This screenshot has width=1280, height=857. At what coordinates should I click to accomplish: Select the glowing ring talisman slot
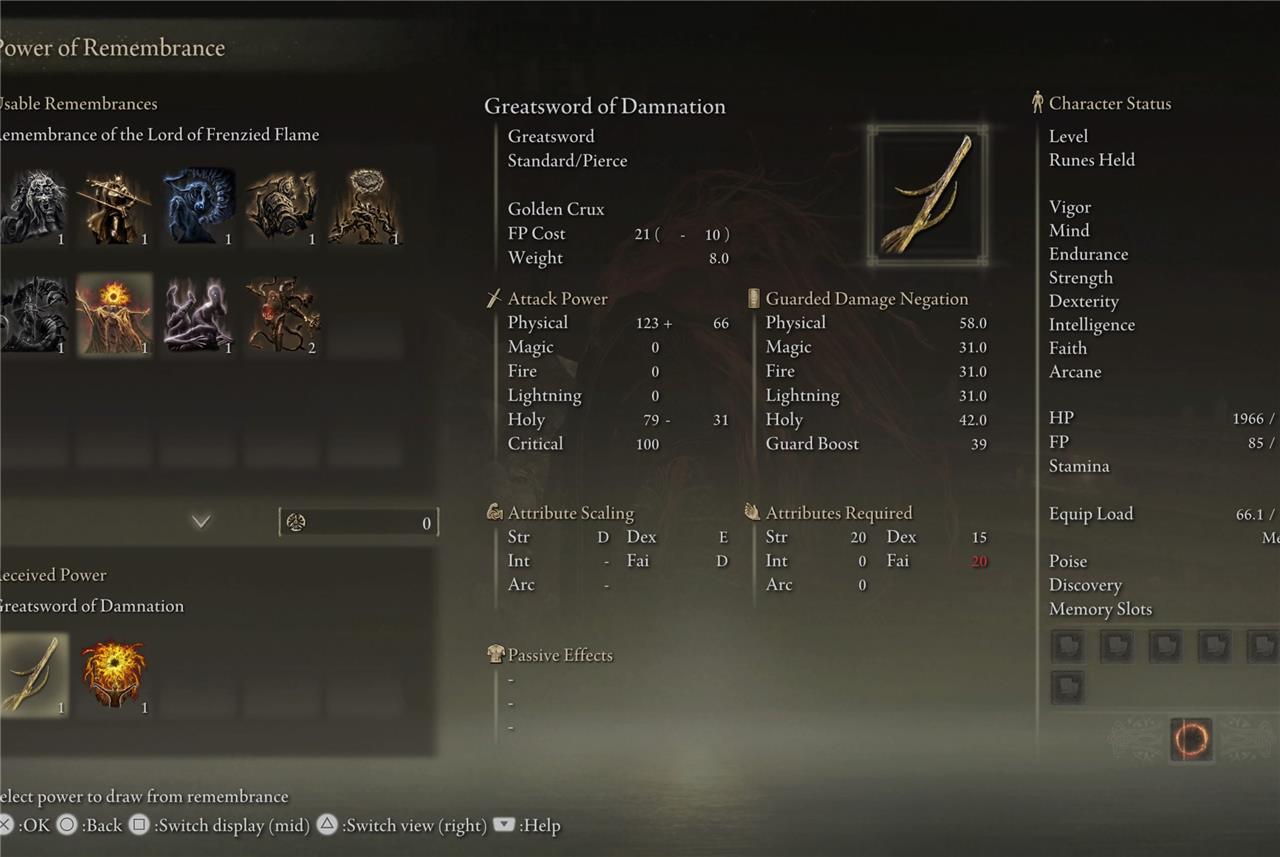(x=1190, y=740)
